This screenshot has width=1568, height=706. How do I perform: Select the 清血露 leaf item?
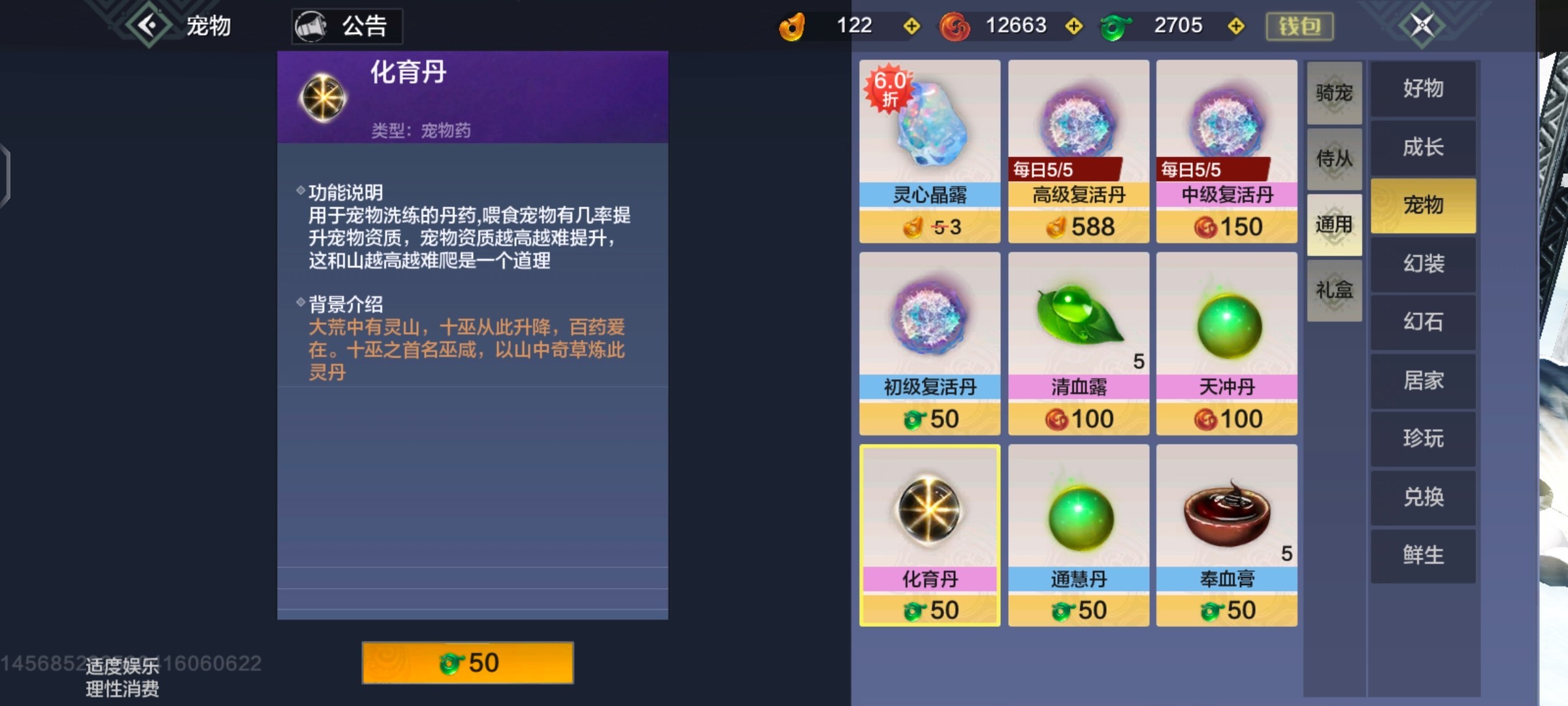(1078, 343)
